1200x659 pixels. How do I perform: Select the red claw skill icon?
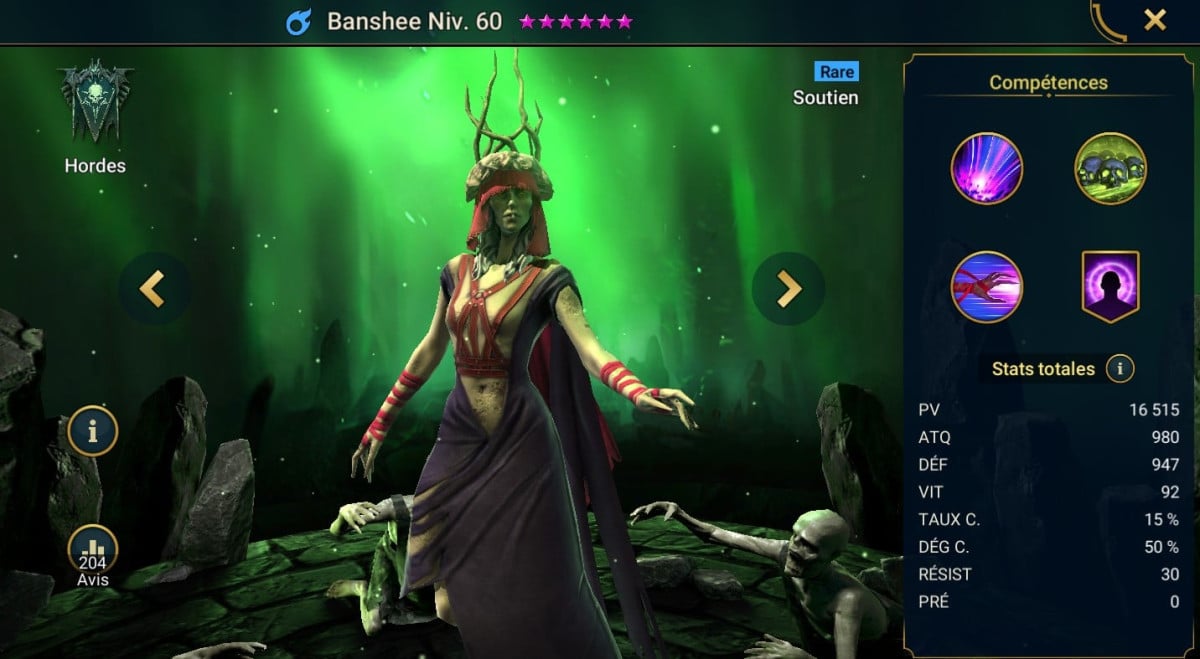(986, 287)
